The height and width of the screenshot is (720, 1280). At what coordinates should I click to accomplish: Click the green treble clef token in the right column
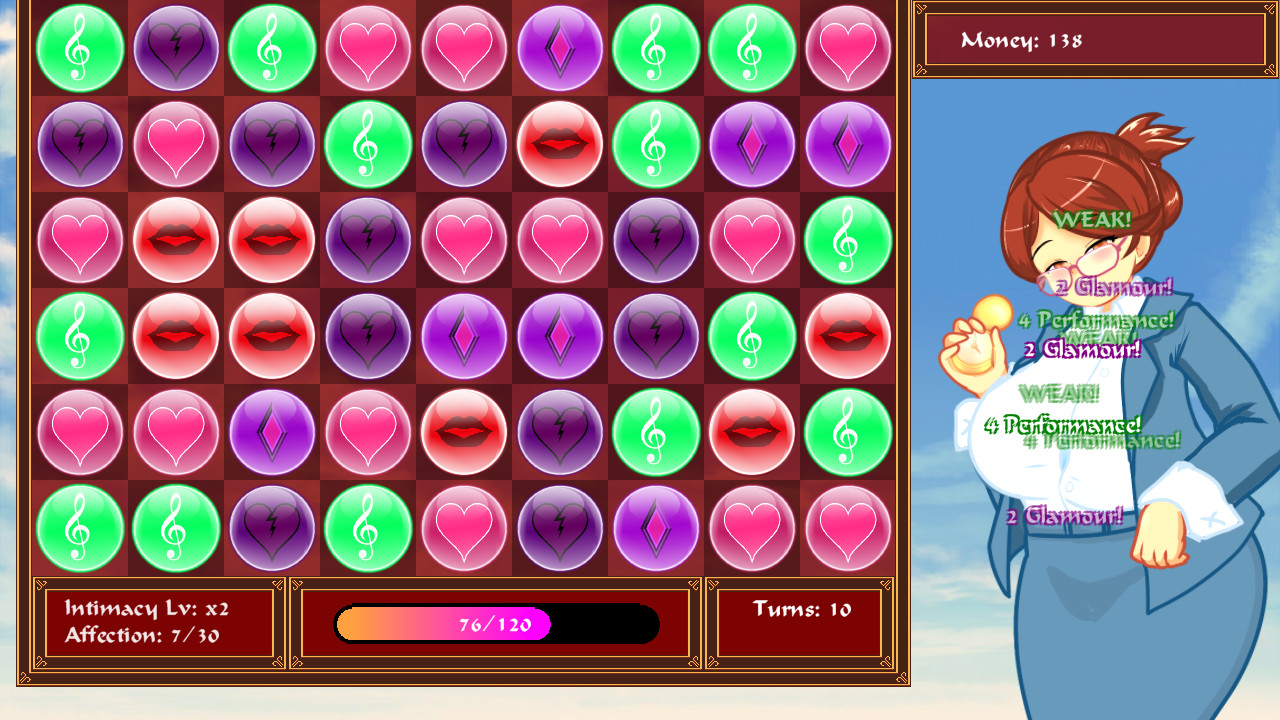(848, 241)
